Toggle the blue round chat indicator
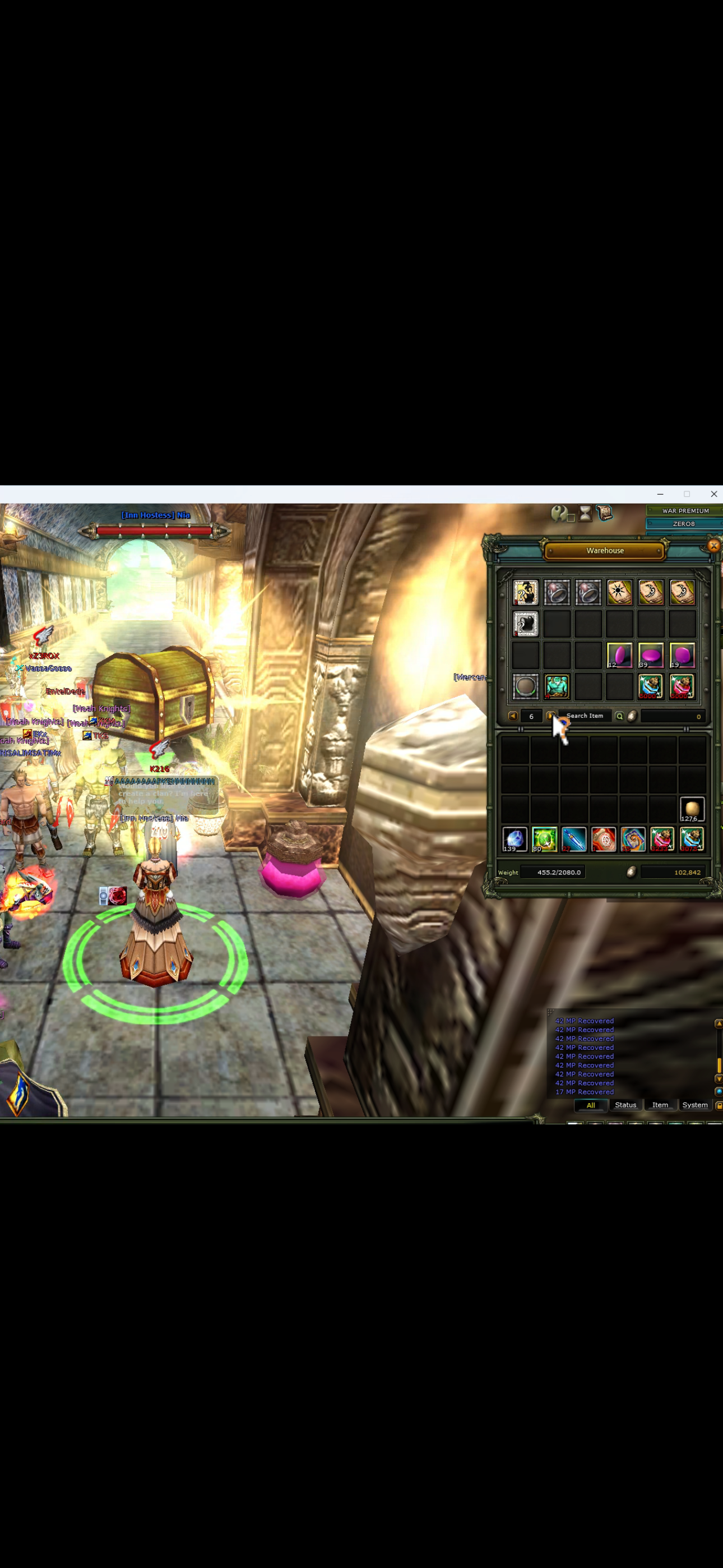The image size is (723, 1568). (x=719, y=1092)
